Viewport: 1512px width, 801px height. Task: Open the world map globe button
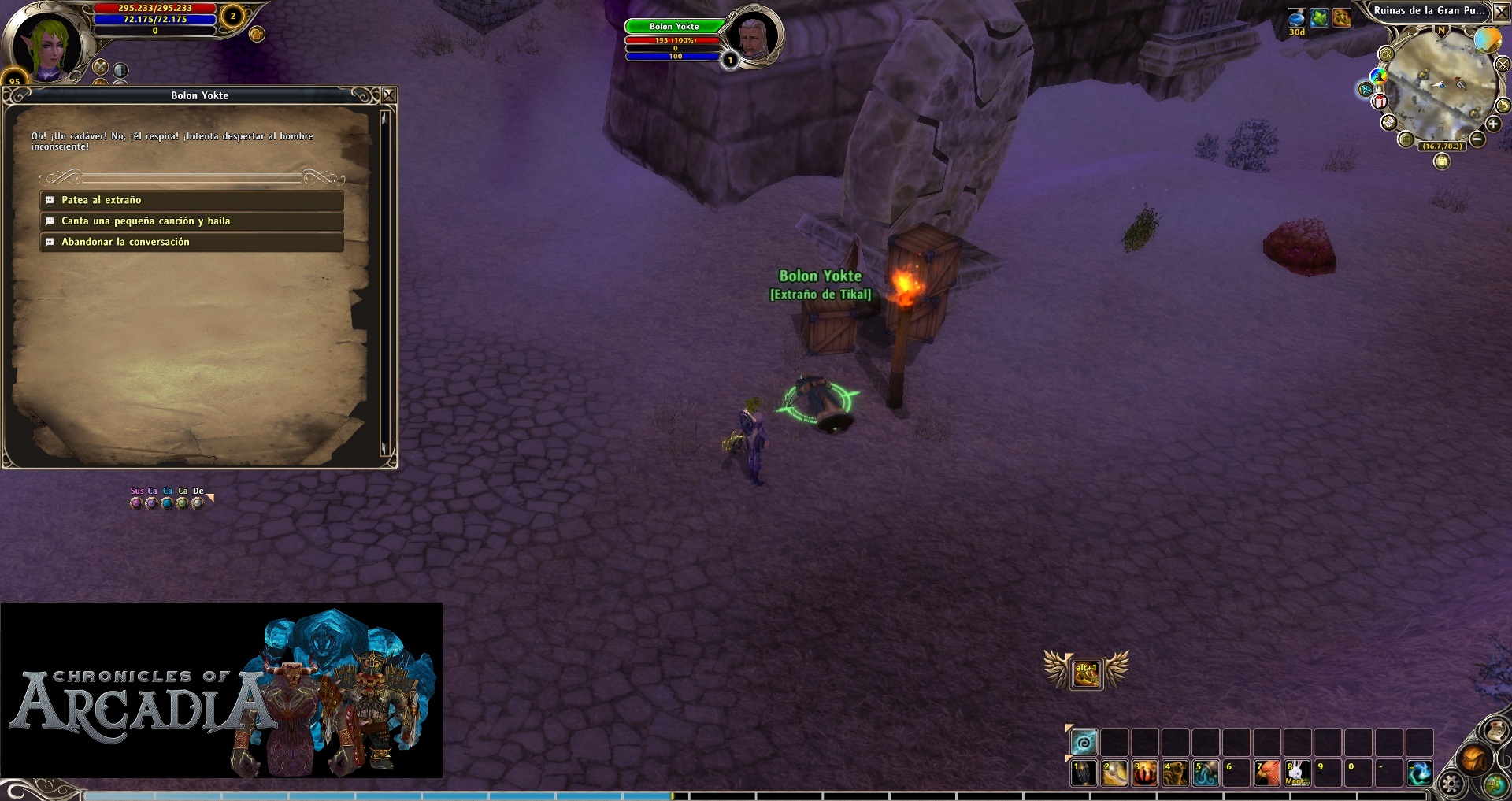pyautogui.click(x=1495, y=784)
